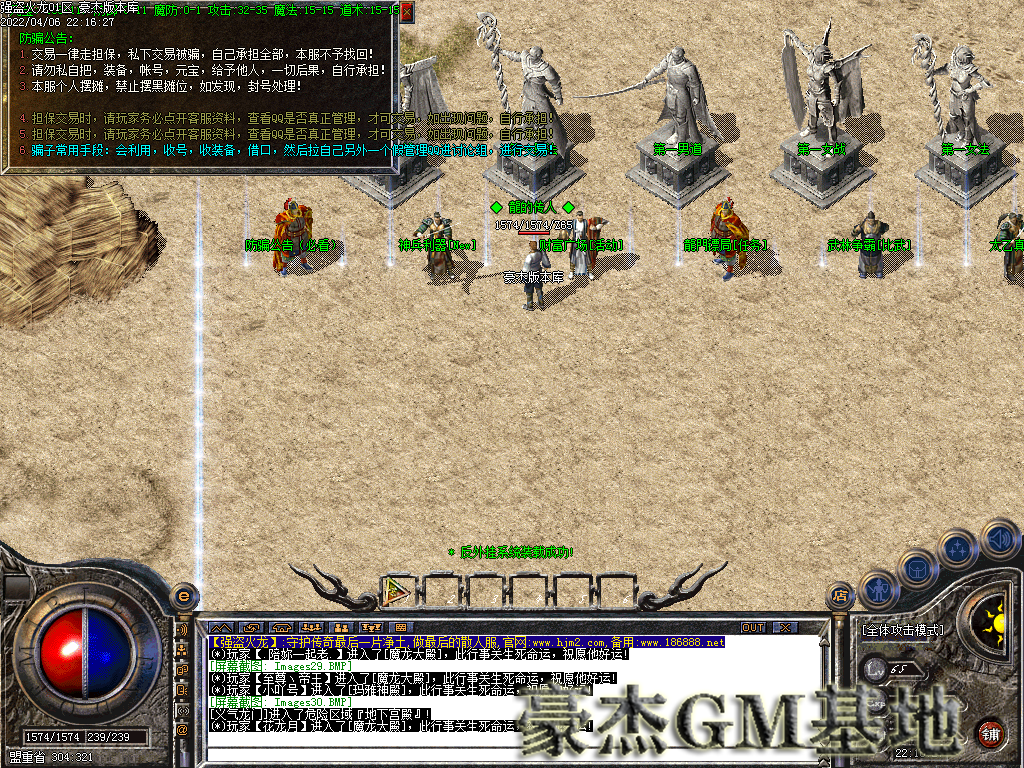
Task: Switch the 全体攻击模式 attack mode
Action: tap(902, 631)
